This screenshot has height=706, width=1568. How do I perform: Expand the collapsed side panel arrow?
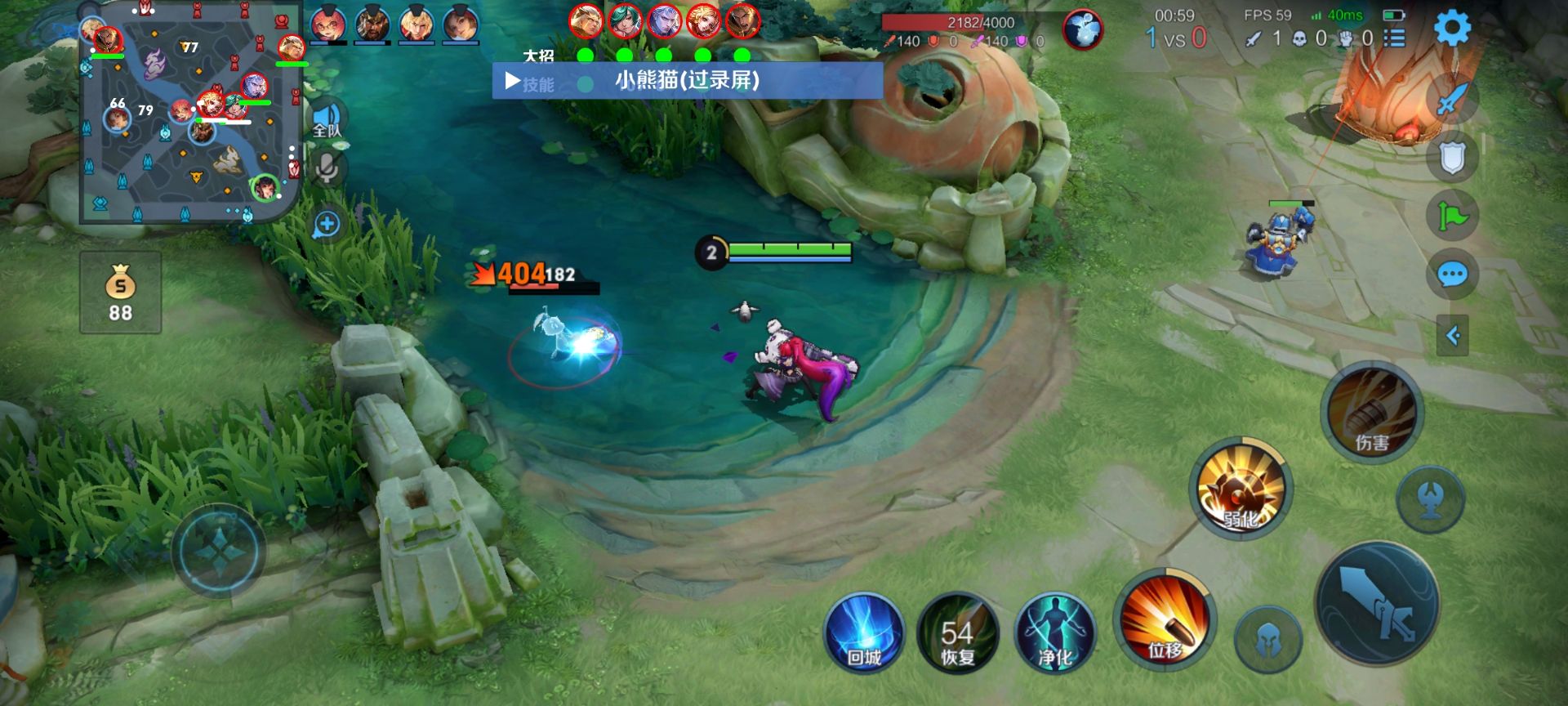[1452, 335]
